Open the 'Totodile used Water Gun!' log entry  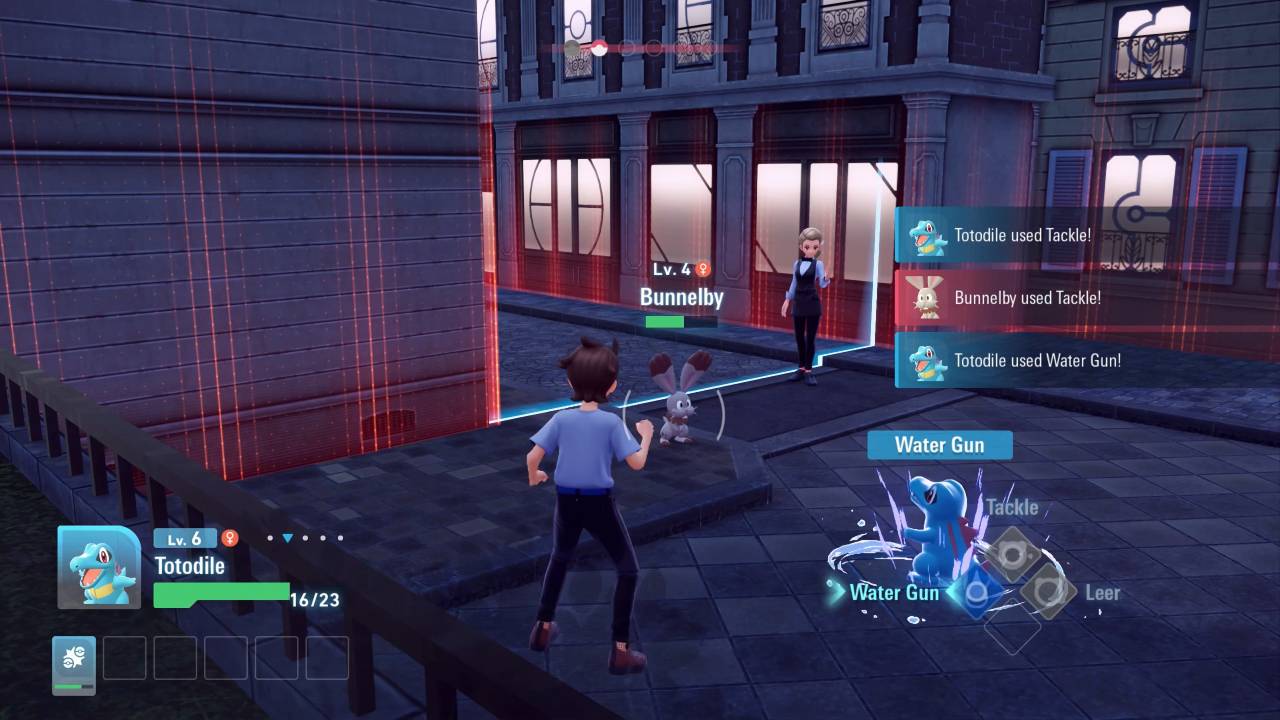click(x=1036, y=361)
